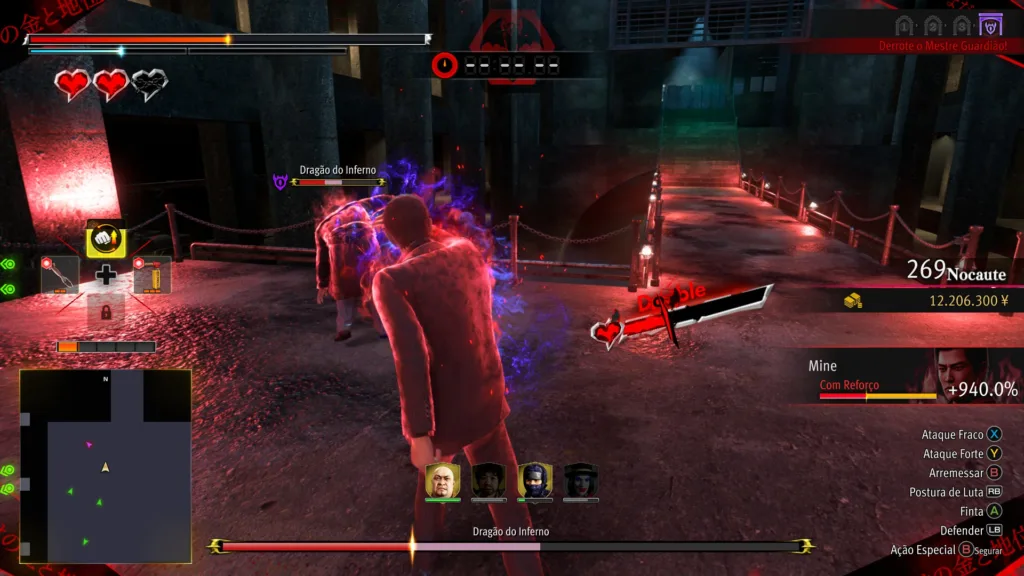The width and height of the screenshot is (1024, 576).
Task: Open the minimap
Action: pyautogui.click(x=105, y=465)
